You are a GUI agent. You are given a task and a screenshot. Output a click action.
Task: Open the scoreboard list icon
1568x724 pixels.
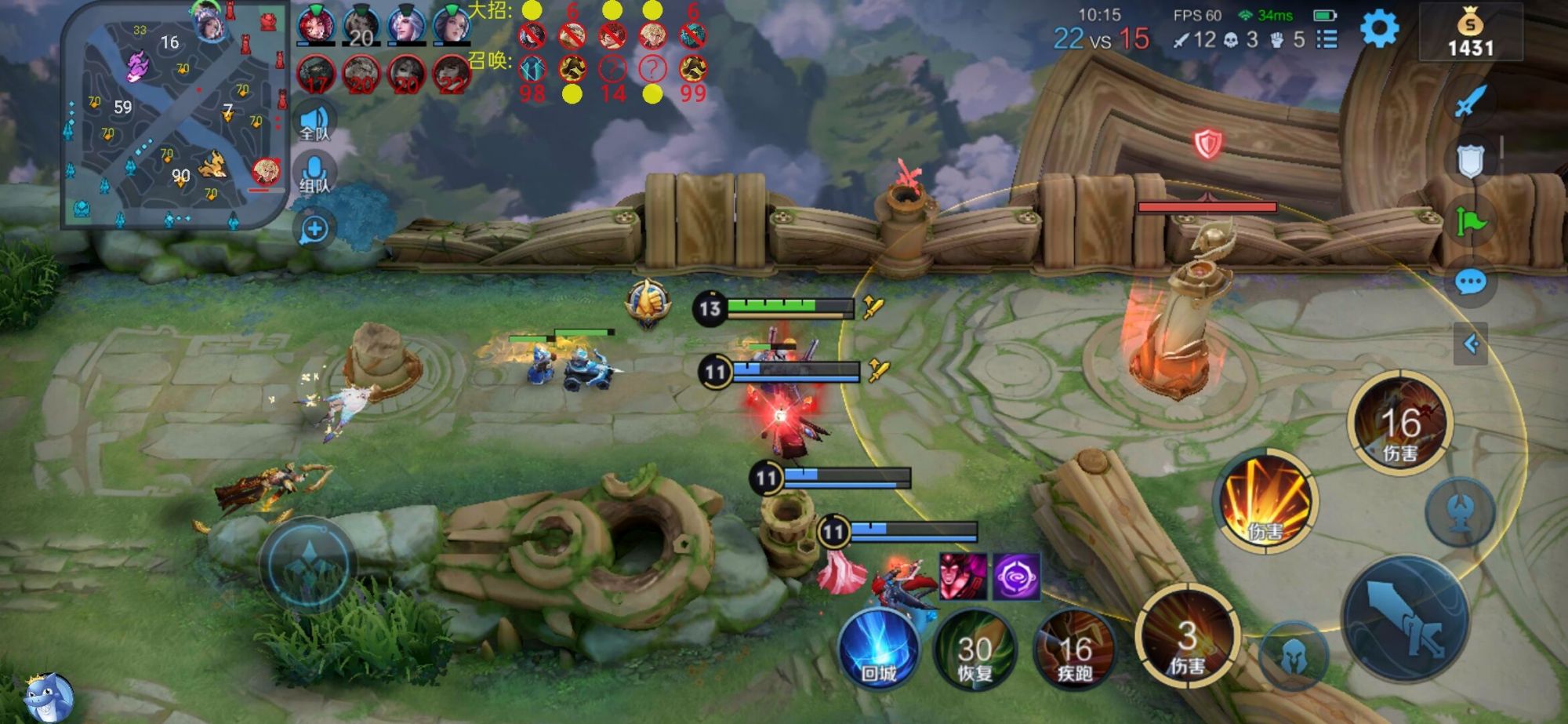click(x=1327, y=39)
